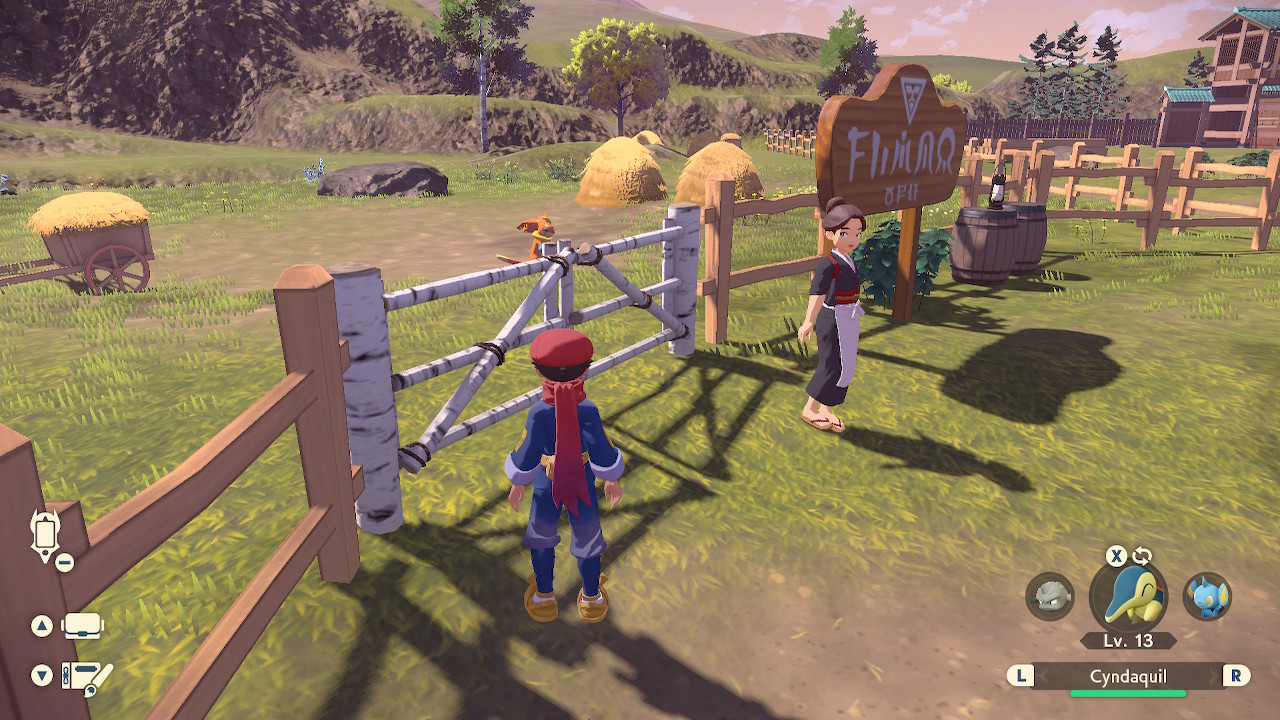Open the satchel bag icon

(82, 627)
